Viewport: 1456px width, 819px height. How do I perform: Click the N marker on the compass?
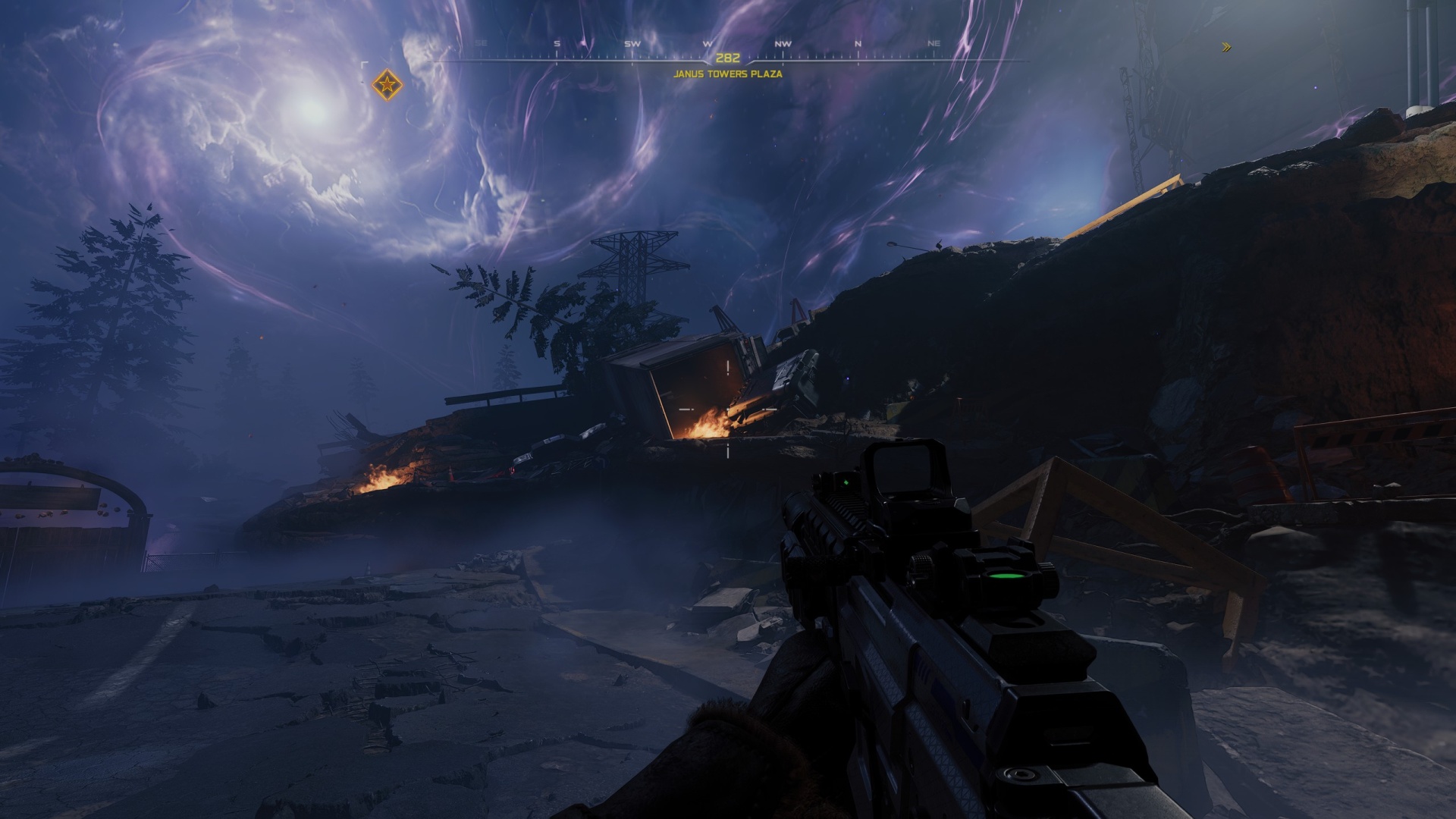pyautogui.click(x=858, y=44)
